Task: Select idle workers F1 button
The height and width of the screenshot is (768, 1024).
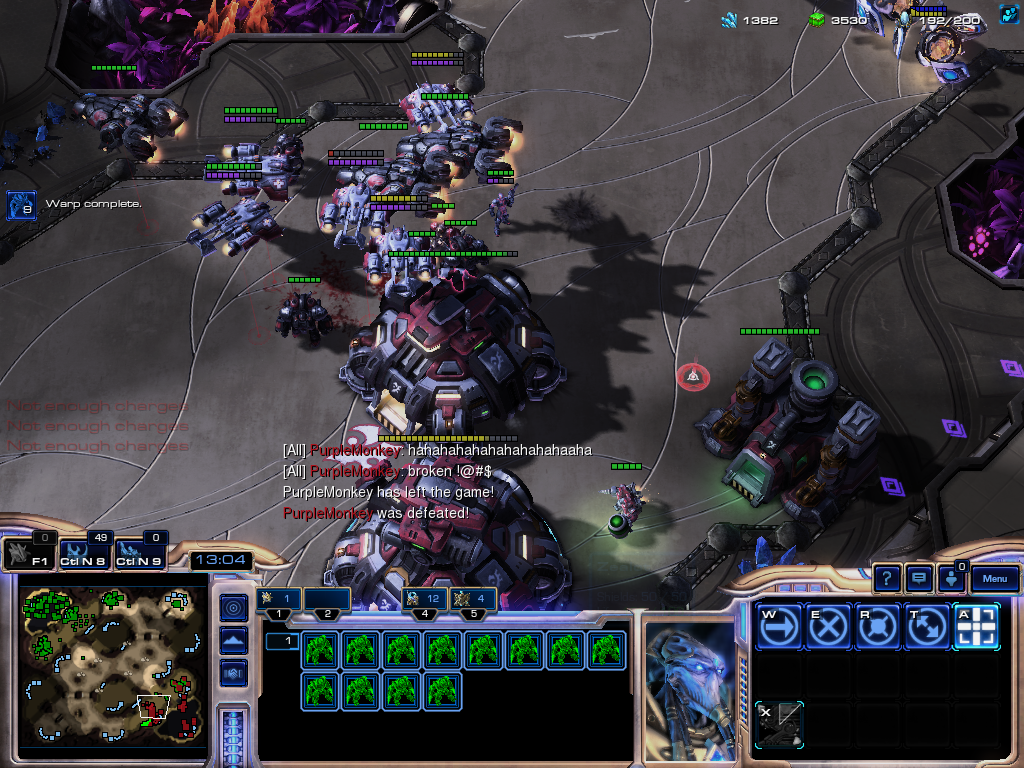Action: pyautogui.click(x=28, y=553)
